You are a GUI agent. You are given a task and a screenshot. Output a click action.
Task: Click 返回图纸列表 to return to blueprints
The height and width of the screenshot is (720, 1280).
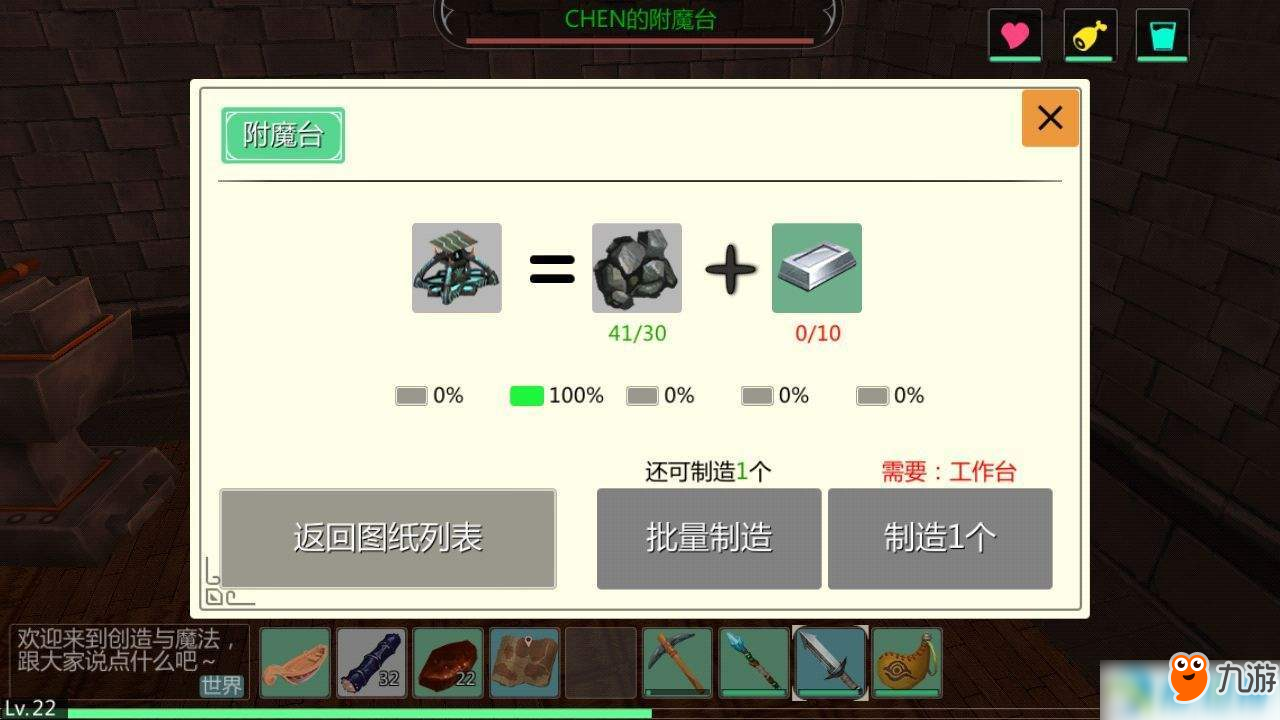tap(387, 538)
